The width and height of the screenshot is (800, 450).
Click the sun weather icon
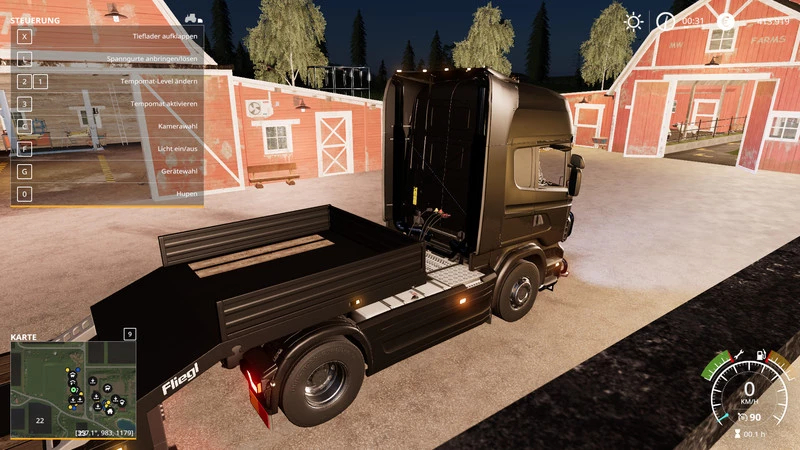[x=634, y=21]
